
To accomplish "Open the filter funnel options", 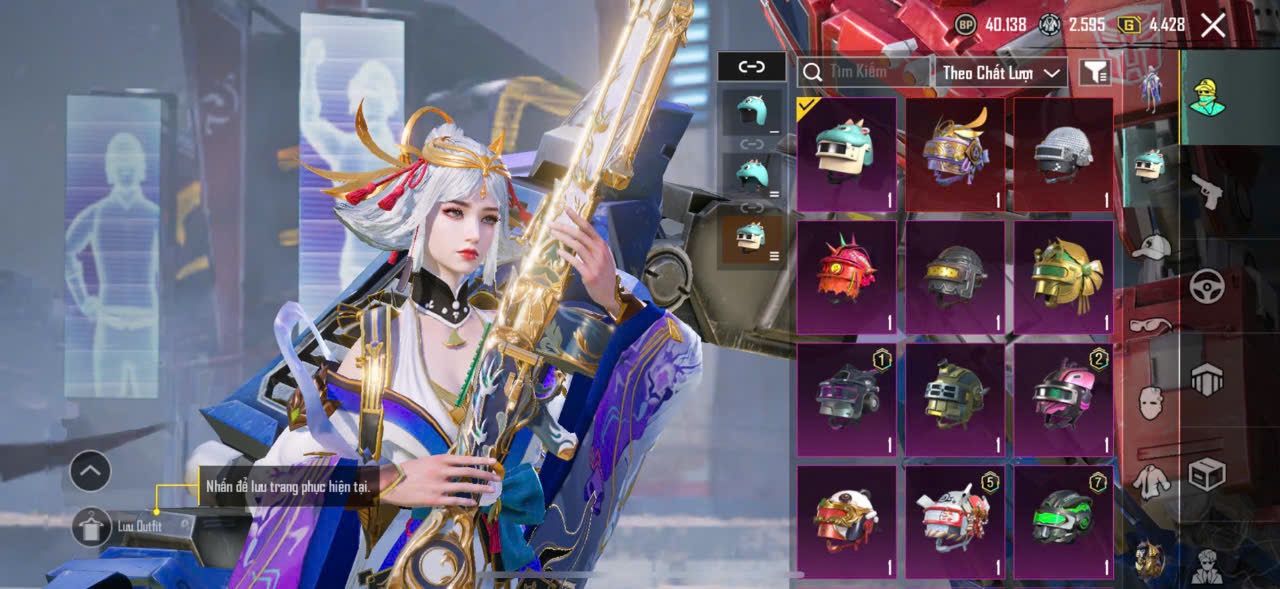I will click(1095, 71).
